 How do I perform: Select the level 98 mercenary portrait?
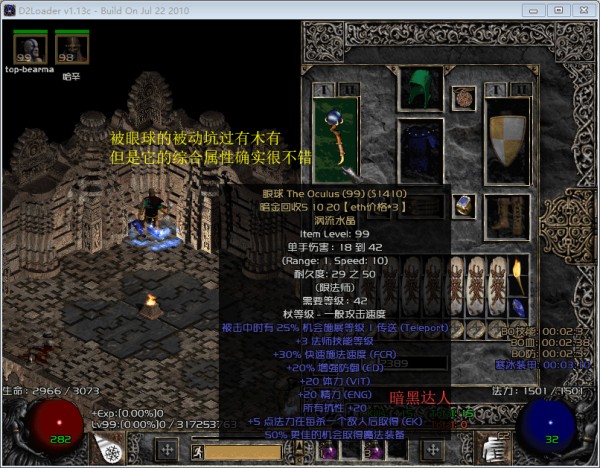click(70, 47)
